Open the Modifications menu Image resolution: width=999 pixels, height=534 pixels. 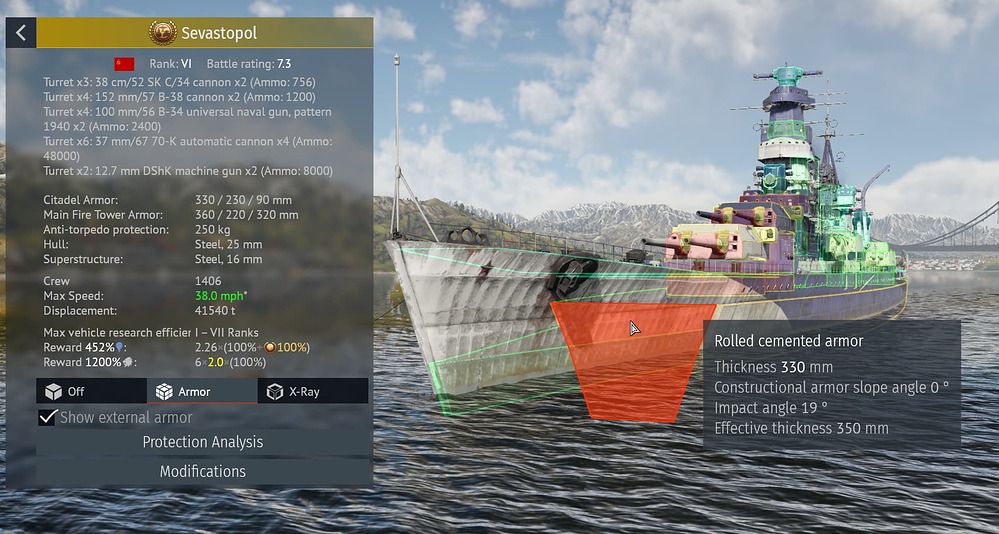[x=203, y=471]
